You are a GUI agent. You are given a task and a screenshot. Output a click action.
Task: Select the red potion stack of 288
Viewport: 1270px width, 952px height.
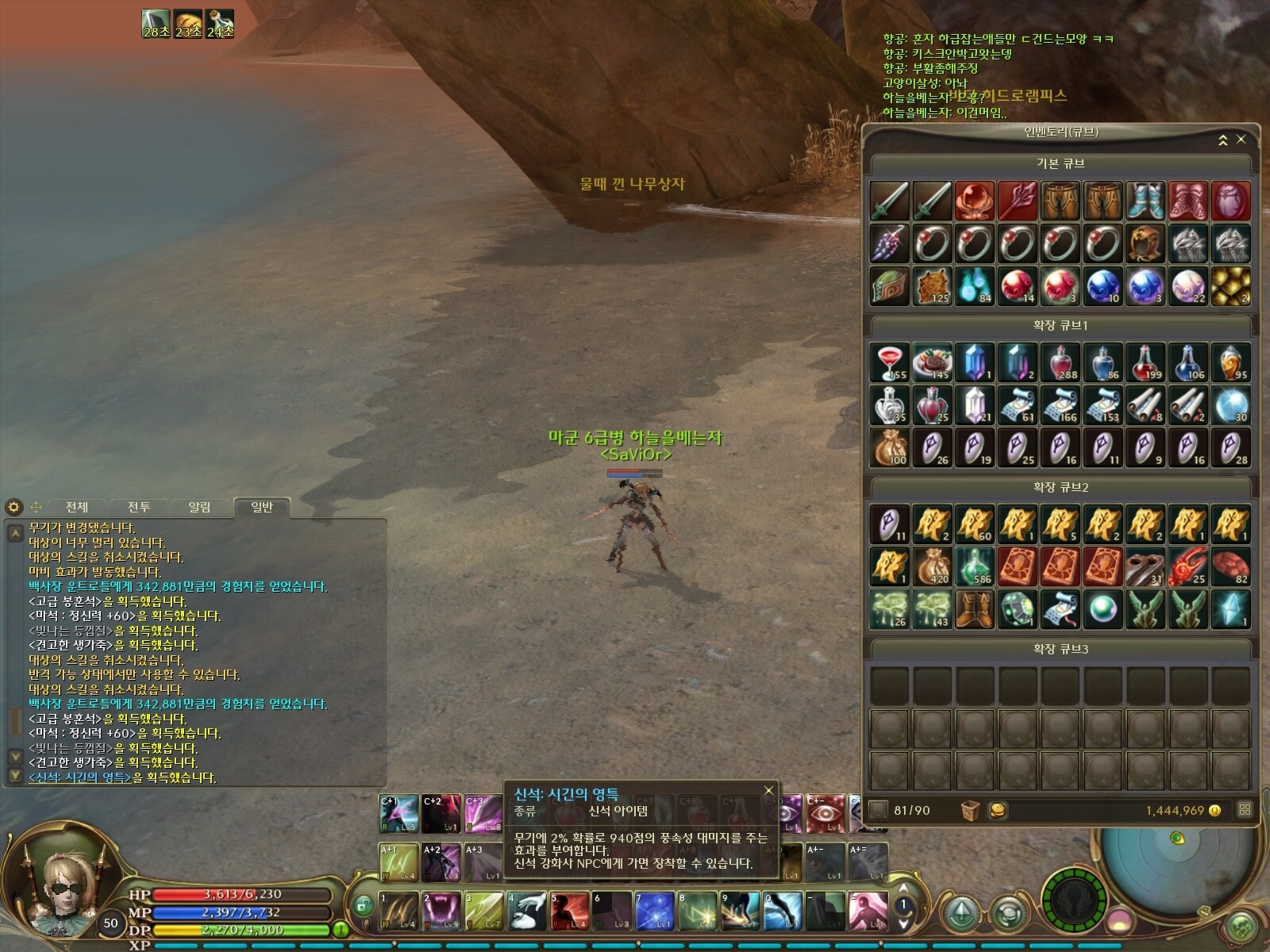pos(1060,363)
